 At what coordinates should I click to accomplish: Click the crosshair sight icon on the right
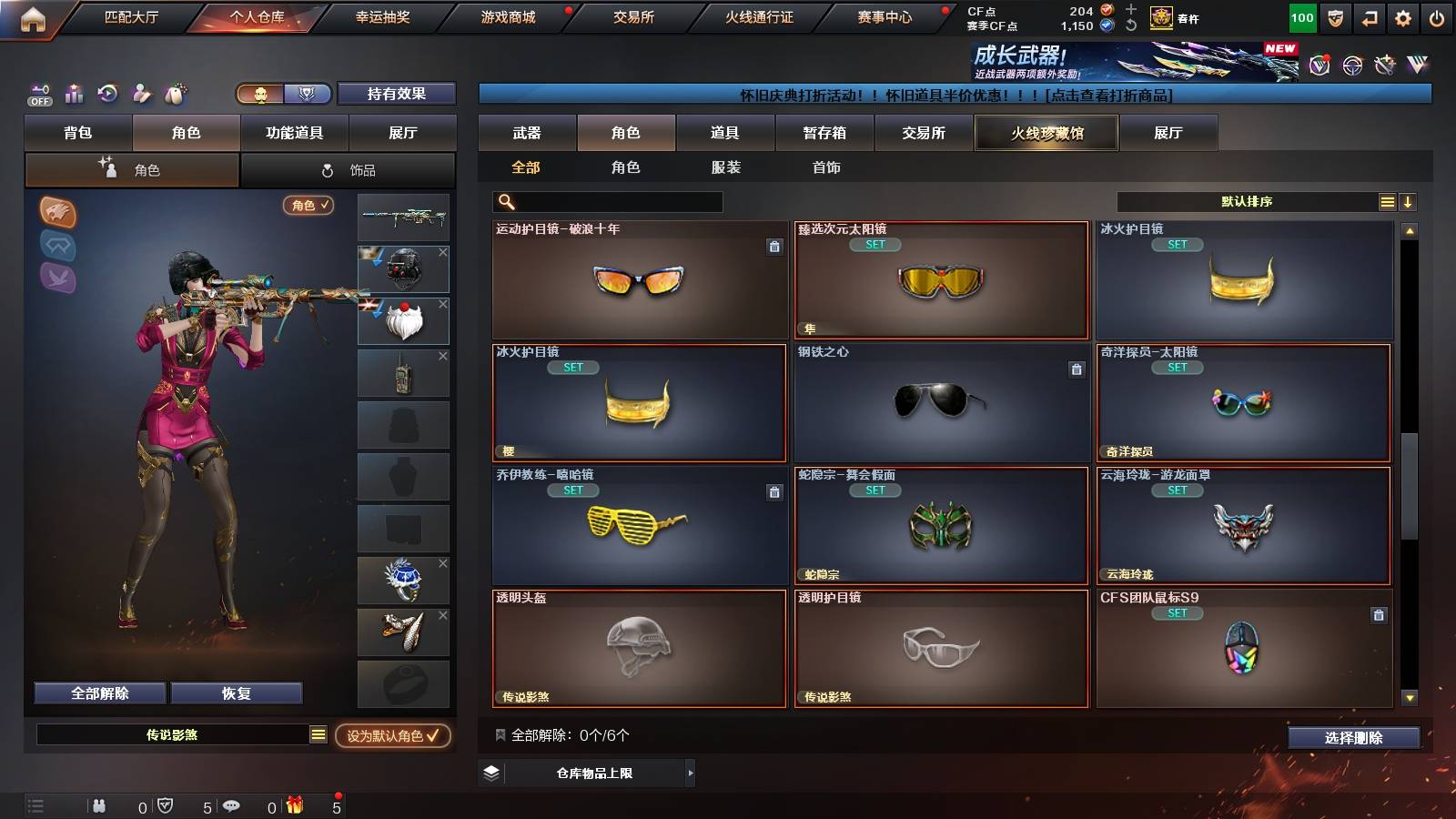1352,66
